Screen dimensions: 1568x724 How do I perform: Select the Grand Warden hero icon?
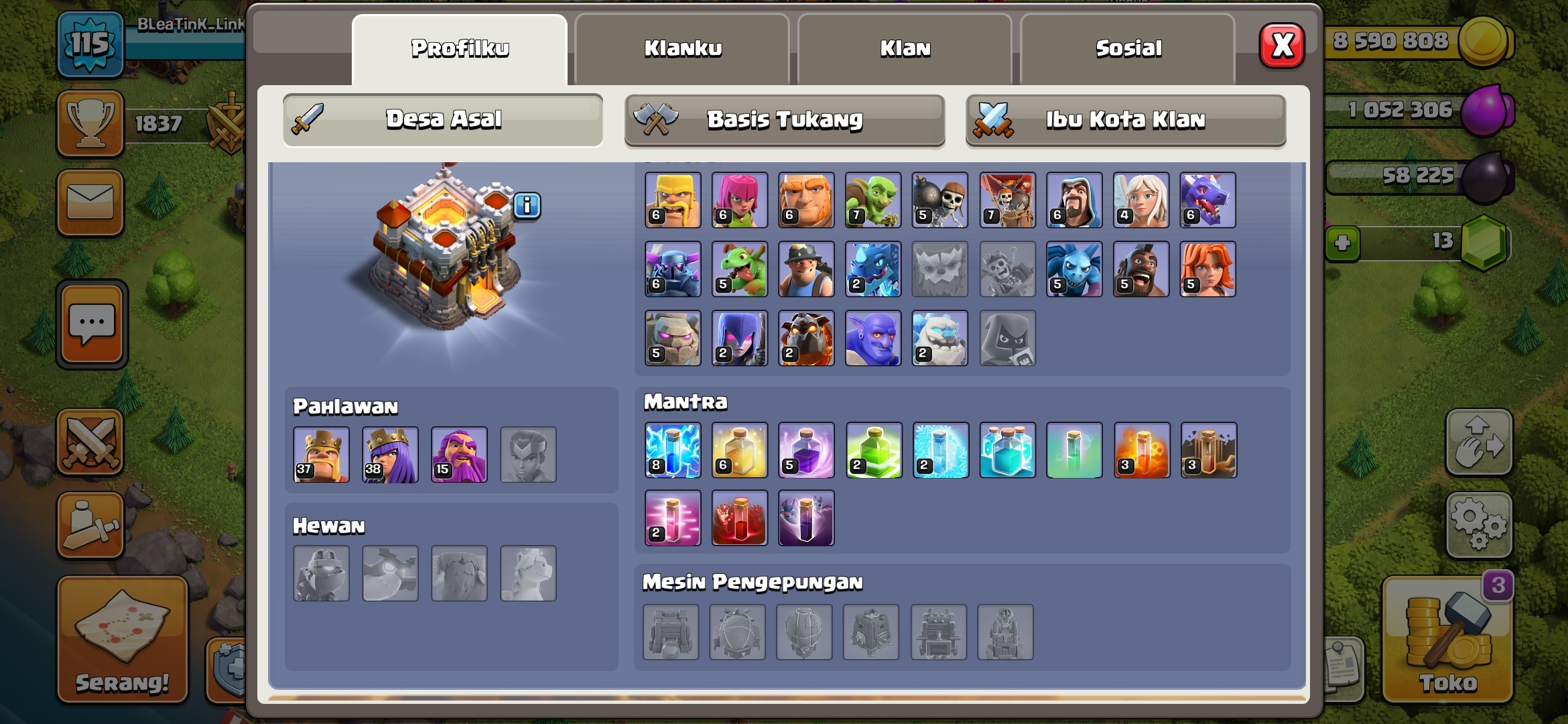459,455
